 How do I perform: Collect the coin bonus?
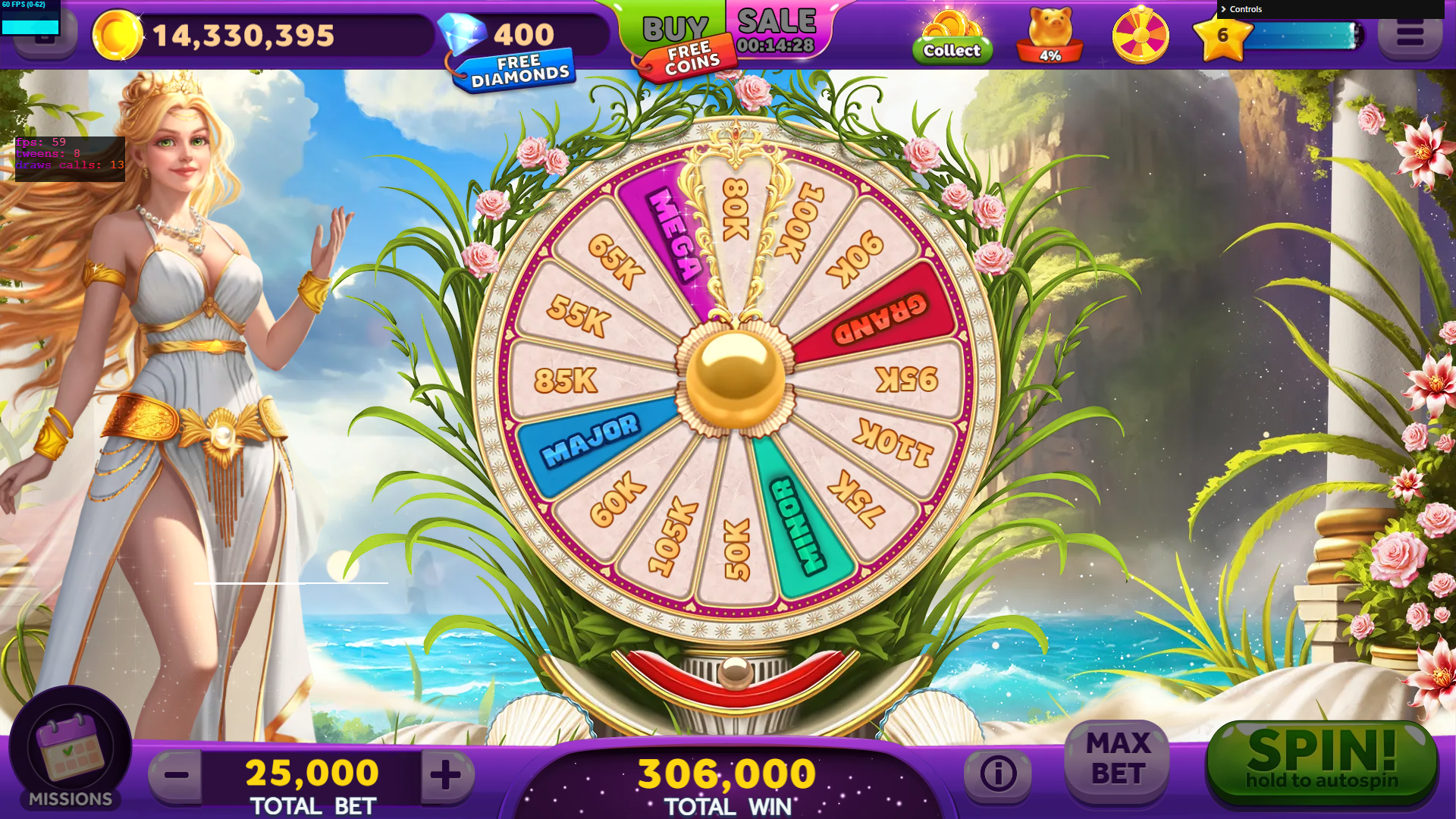pos(952,38)
